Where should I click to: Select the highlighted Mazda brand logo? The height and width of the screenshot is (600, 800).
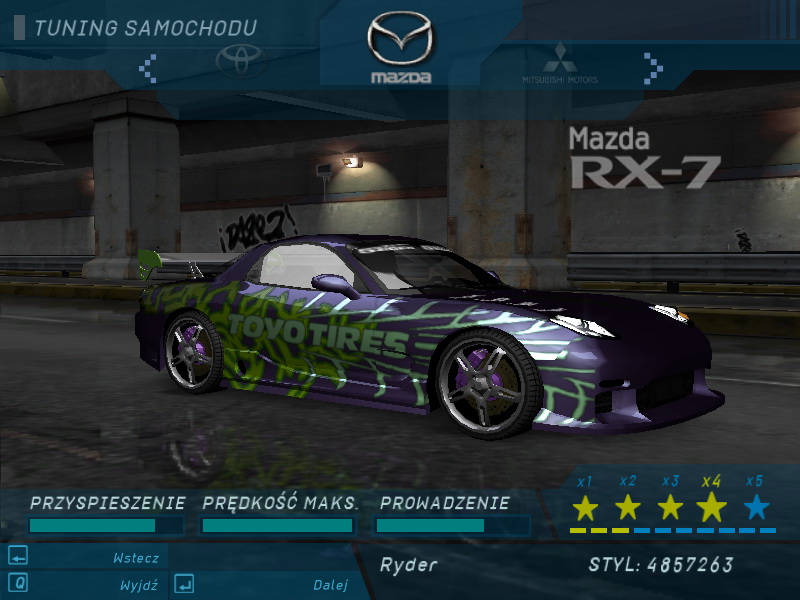tap(401, 47)
